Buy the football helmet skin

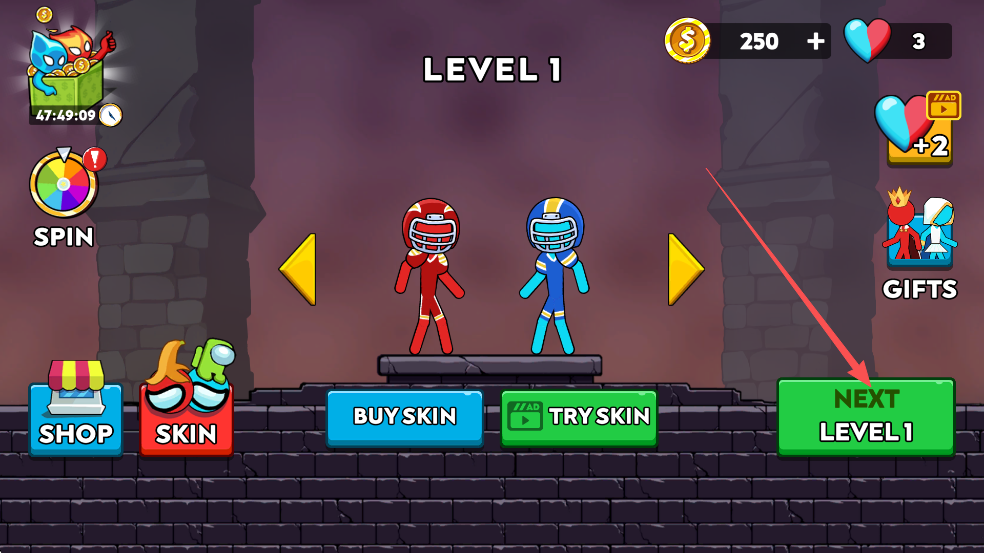(x=404, y=416)
